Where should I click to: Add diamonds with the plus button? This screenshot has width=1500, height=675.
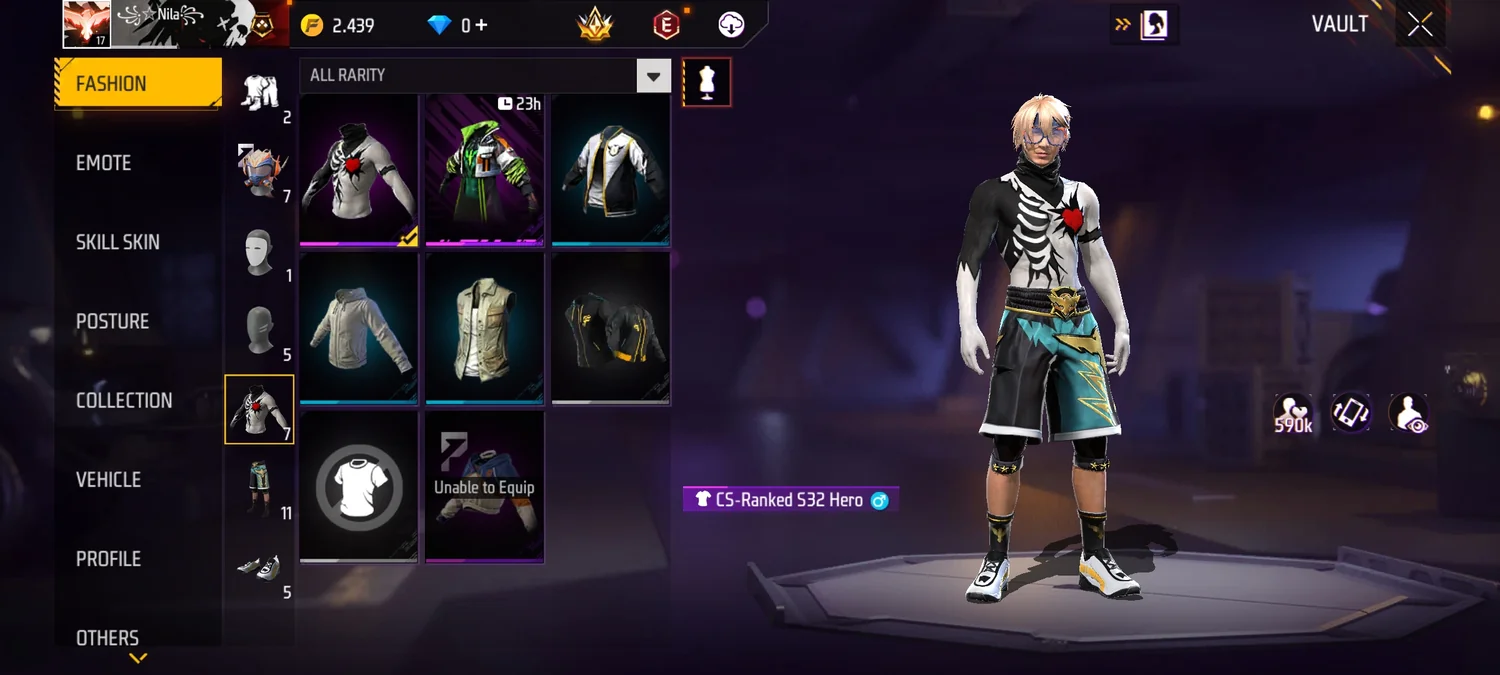(481, 25)
